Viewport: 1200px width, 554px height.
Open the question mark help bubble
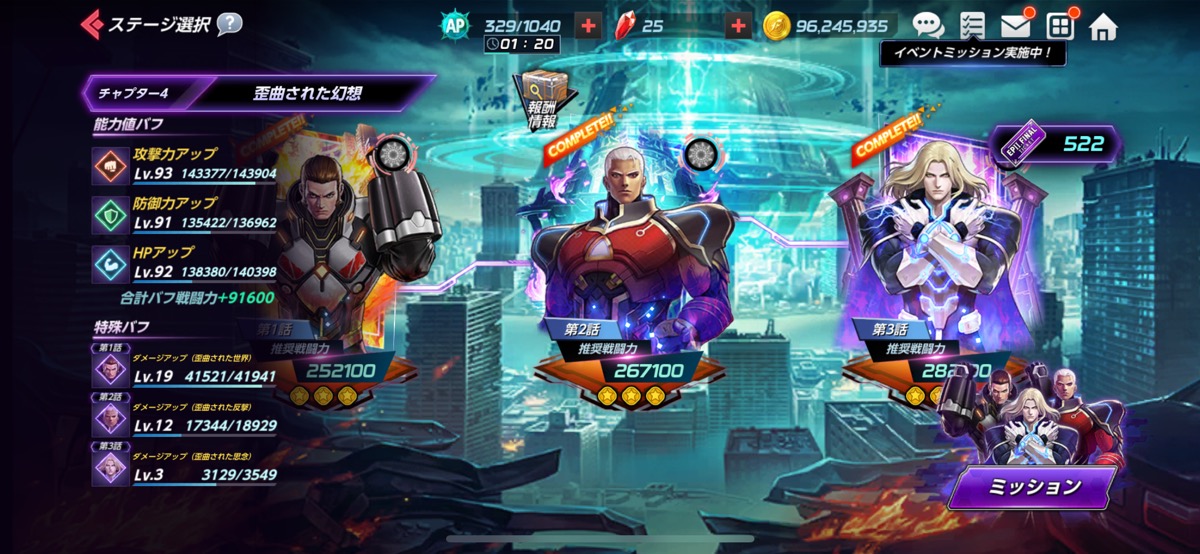tap(229, 23)
